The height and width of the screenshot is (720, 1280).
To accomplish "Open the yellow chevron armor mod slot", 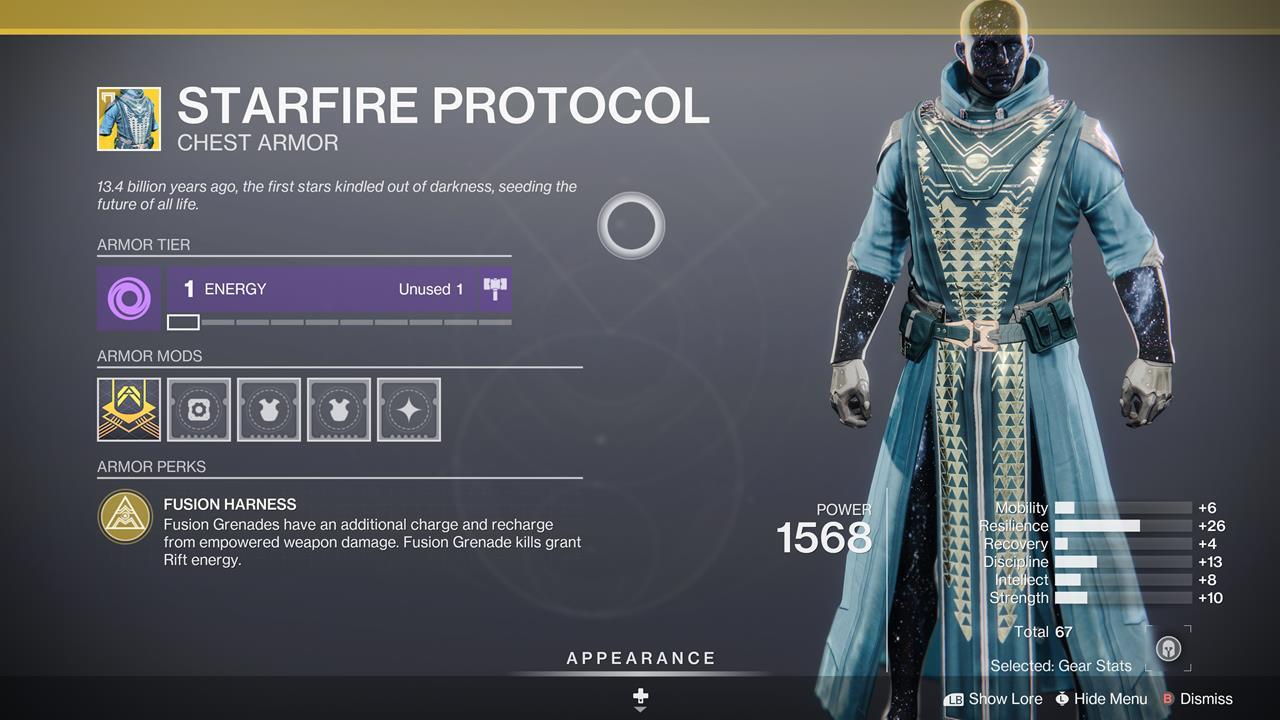I will (129, 409).
